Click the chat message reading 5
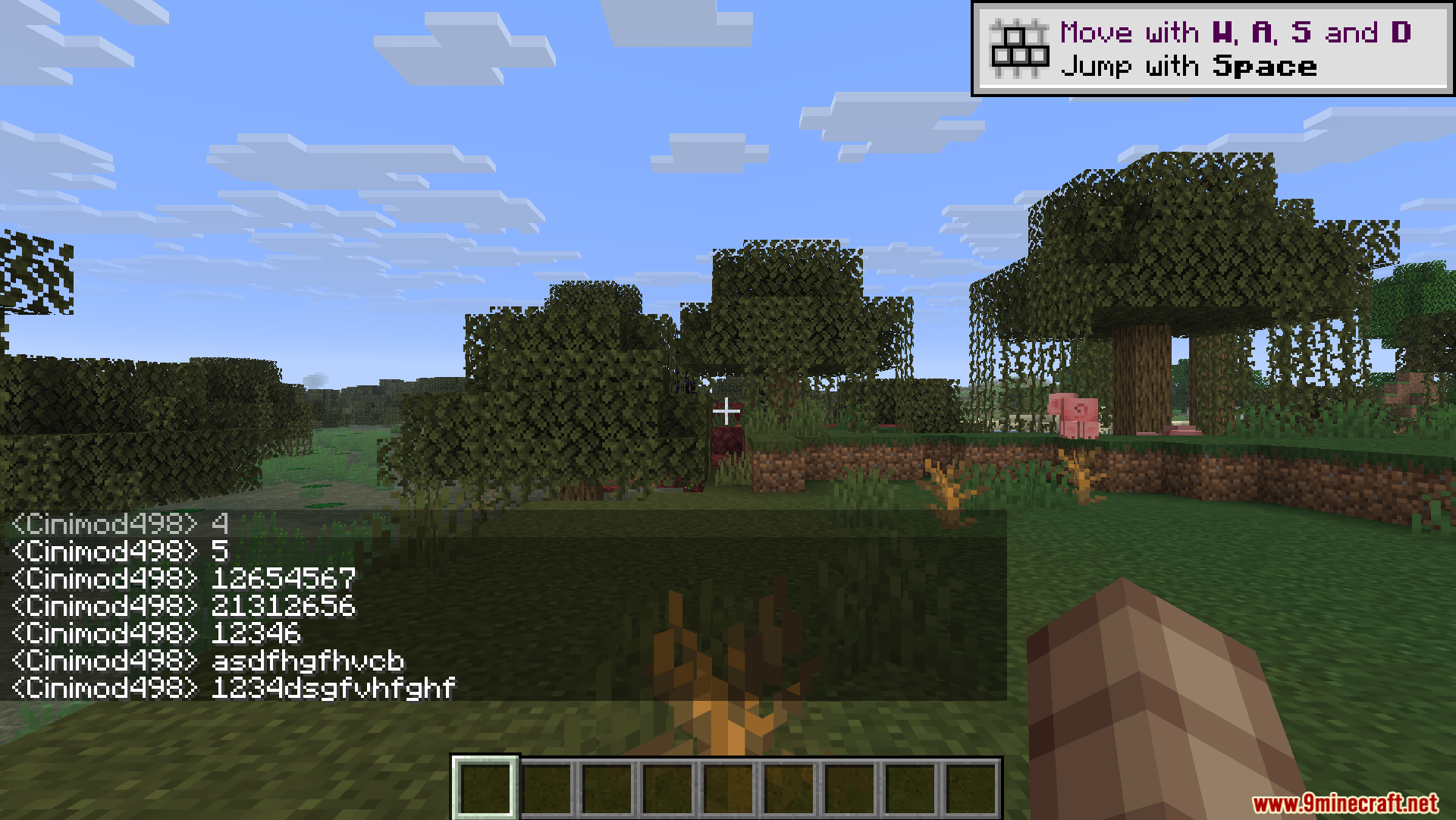The image size is (1456, 820). (219, 551)
